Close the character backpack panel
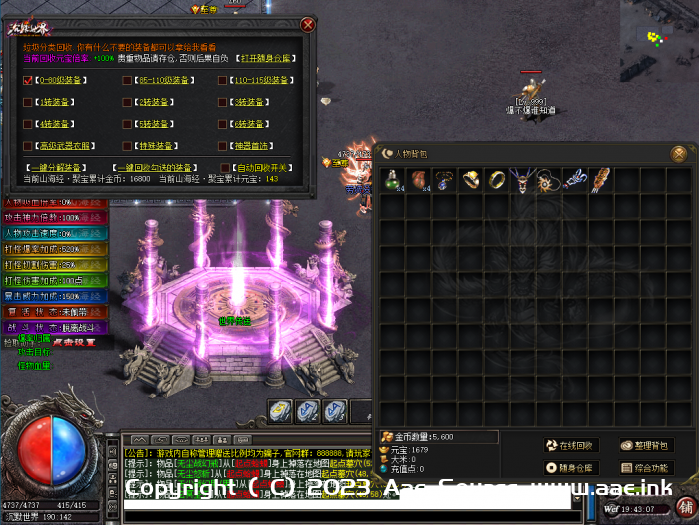 pyautogui.click(x=679, y=154)
